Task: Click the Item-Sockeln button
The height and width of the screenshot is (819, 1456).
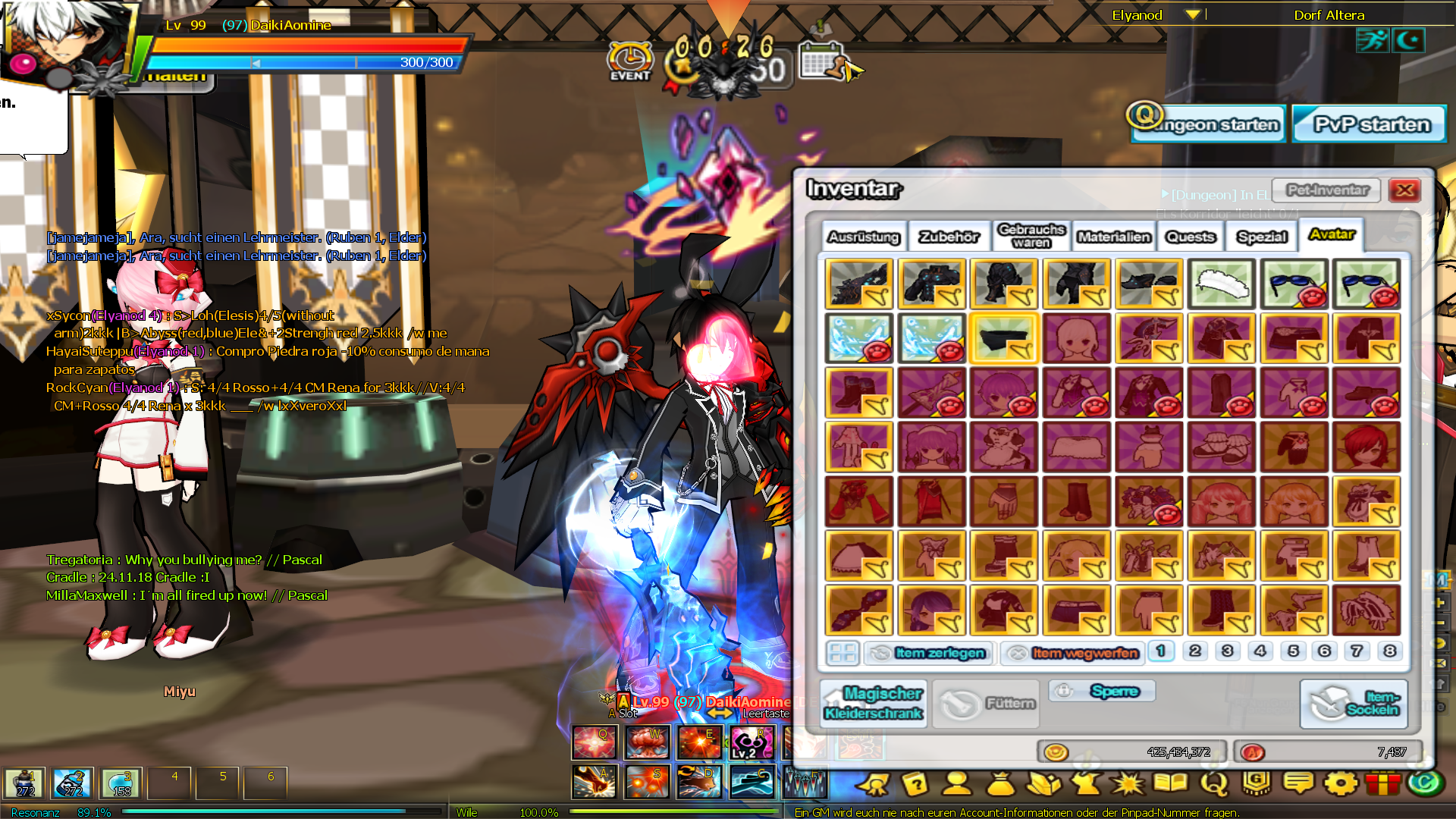Action: point(1354,703)
